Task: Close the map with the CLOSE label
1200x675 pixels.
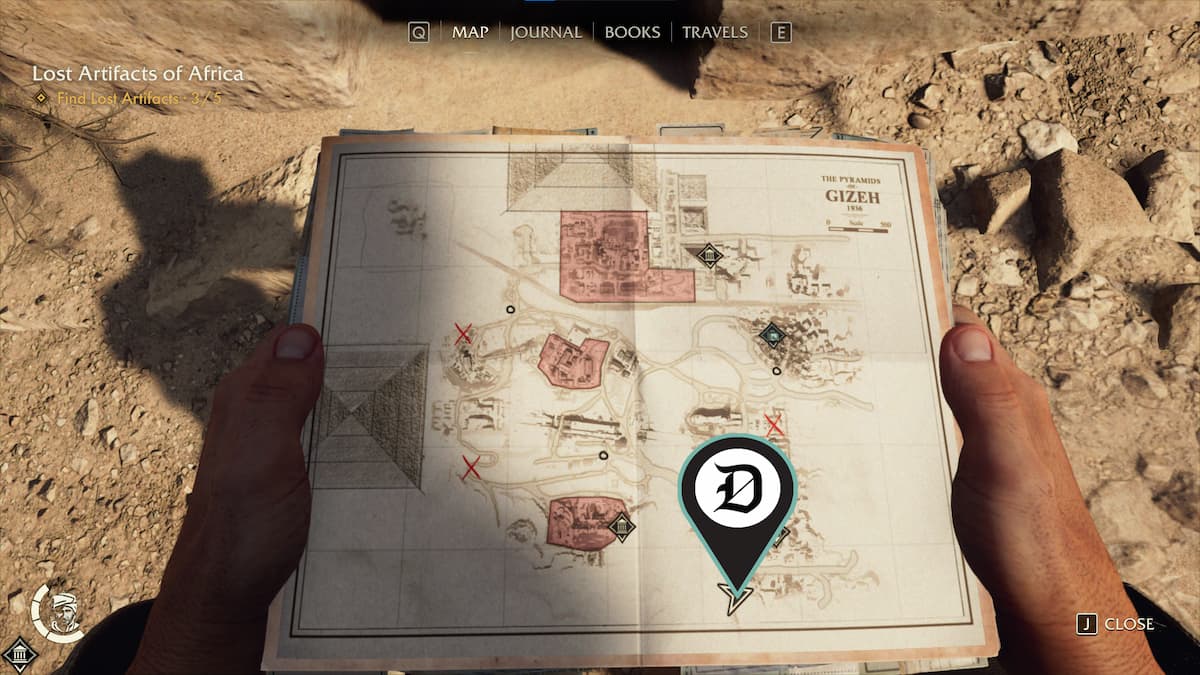Action: pos(1128,624)
